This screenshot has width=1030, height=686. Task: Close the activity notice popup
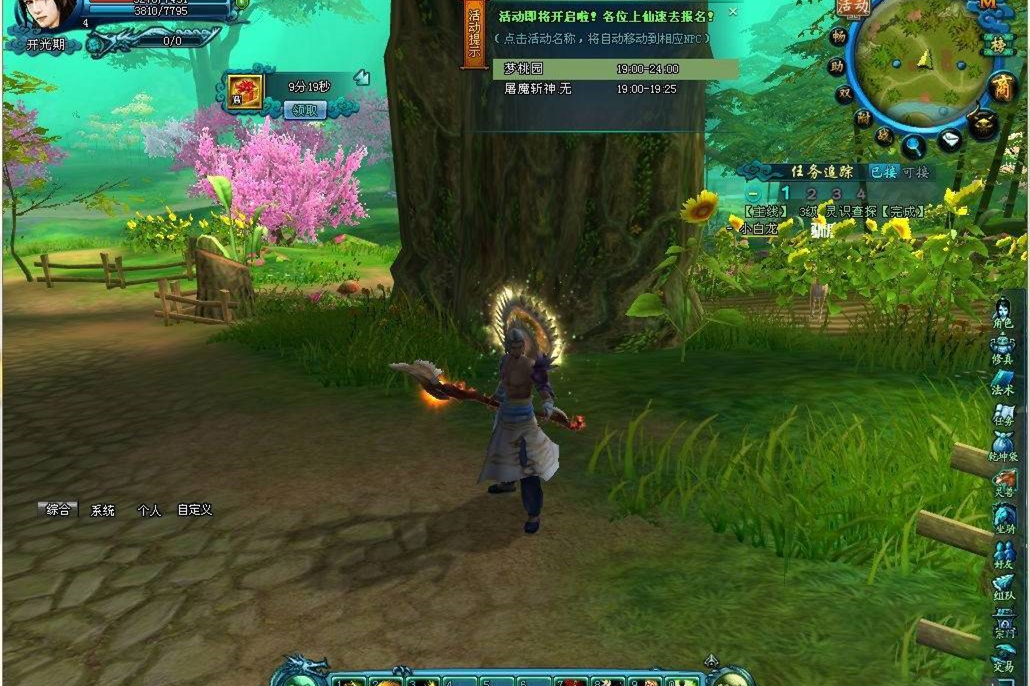[732, 12]
